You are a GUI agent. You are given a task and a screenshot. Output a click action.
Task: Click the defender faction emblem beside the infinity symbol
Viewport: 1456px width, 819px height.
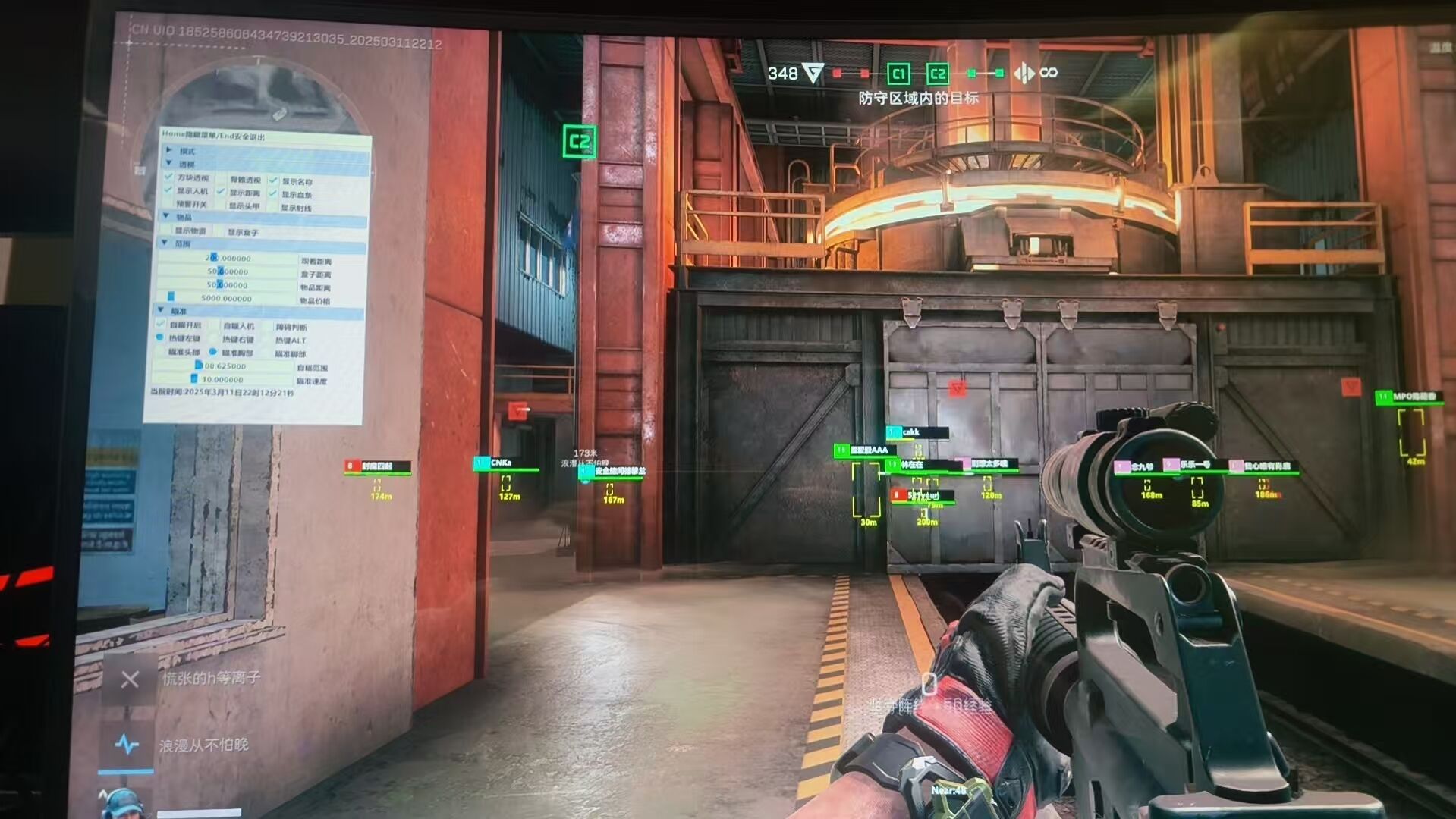1024,73
